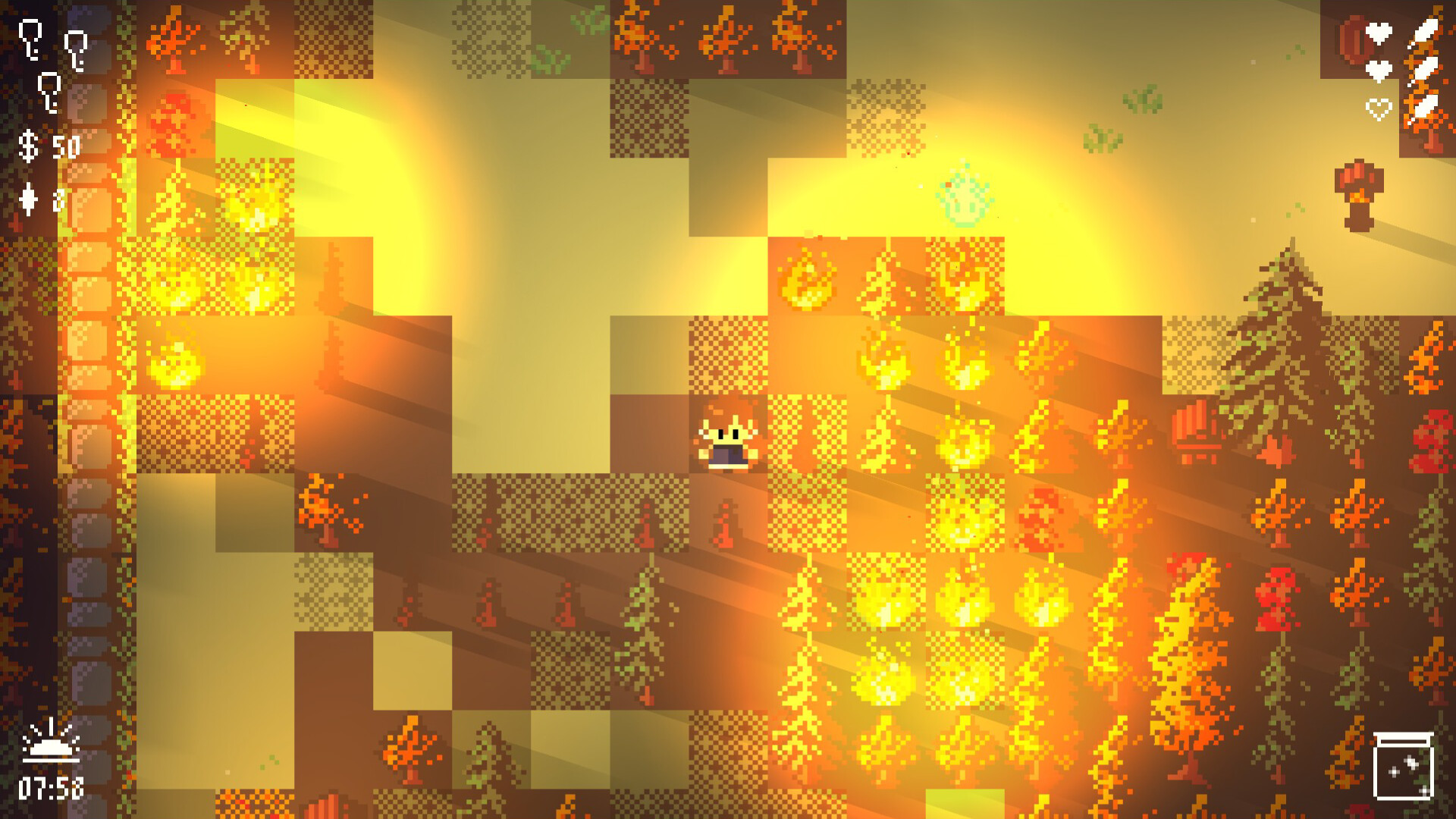Select the acorn icon in the top-right corner

tap(1352, 38)
